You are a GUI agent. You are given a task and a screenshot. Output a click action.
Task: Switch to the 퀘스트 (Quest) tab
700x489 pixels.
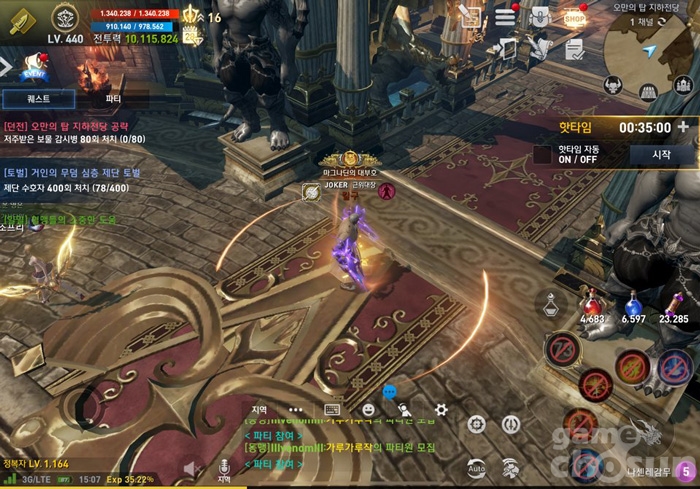pyautogui.click(x=38, y=99)
